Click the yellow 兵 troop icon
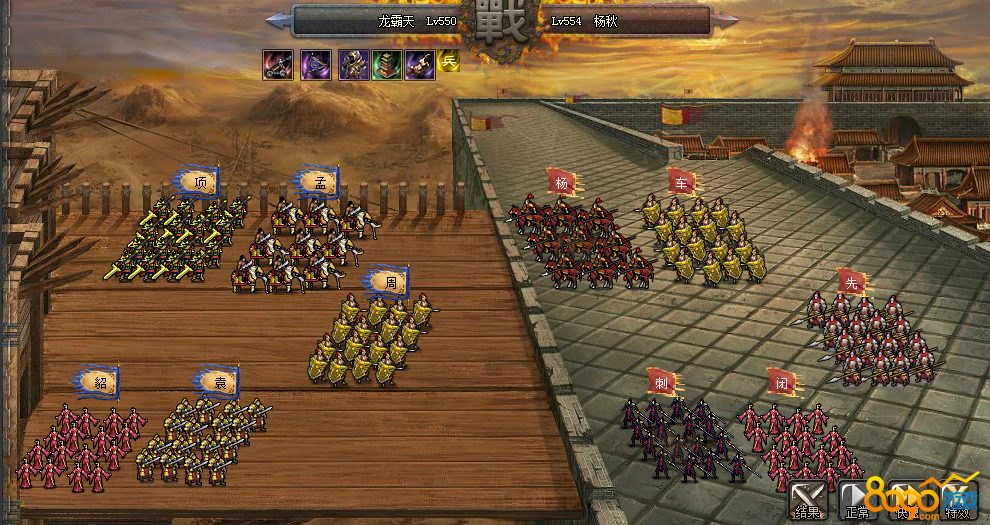 [x=449, y=60]
